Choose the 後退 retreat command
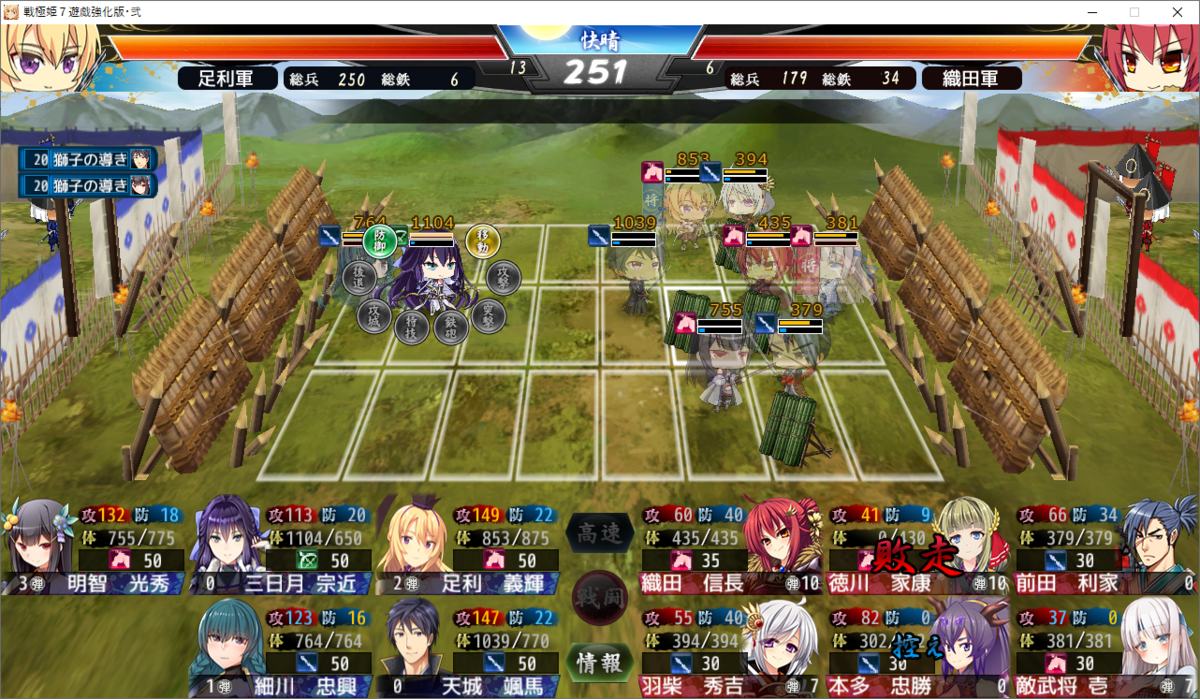This screenshot has width=1200, height=699. 359,278
